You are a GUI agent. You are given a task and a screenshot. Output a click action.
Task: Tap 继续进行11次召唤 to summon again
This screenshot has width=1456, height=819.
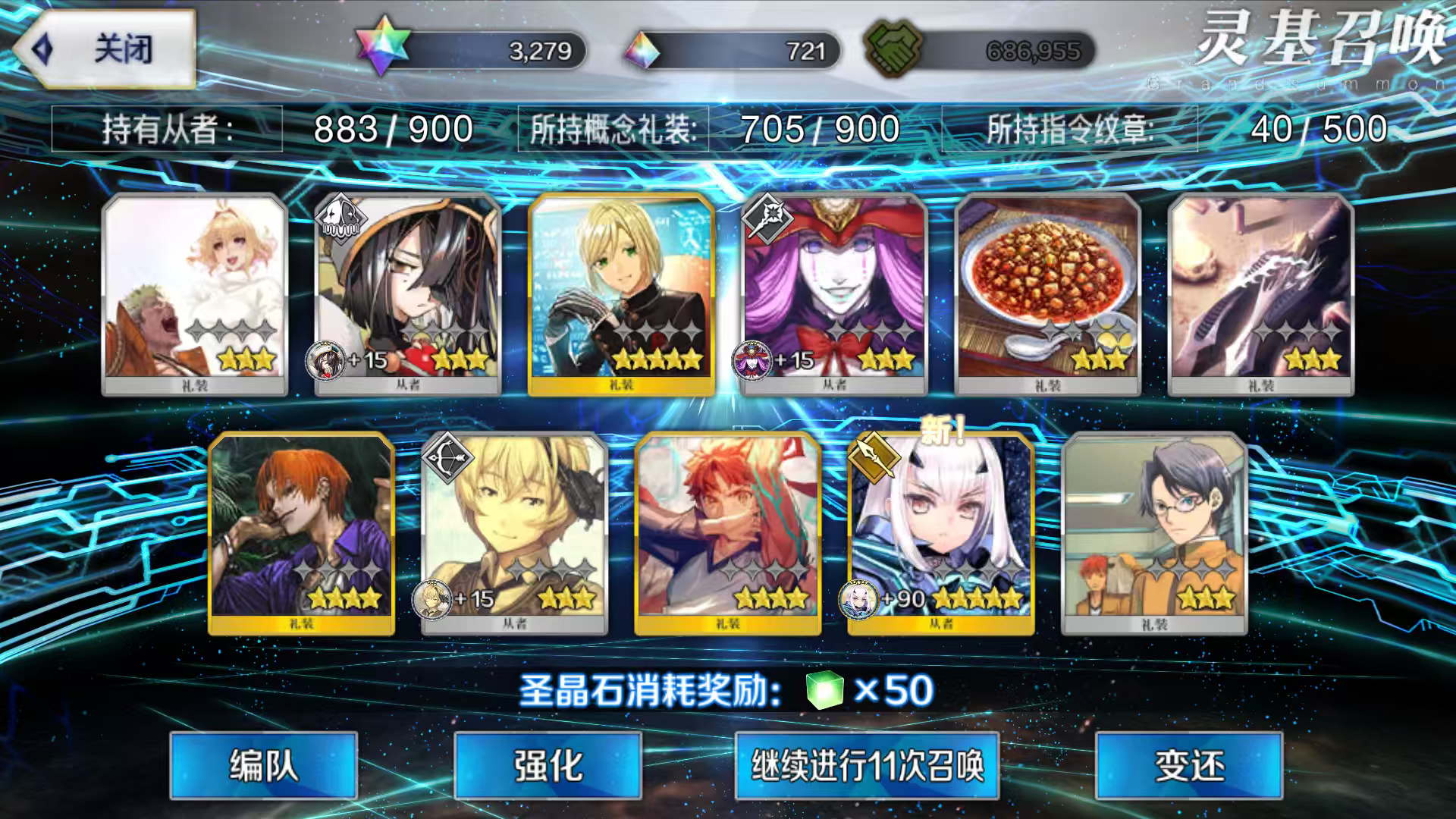point(867,767)
